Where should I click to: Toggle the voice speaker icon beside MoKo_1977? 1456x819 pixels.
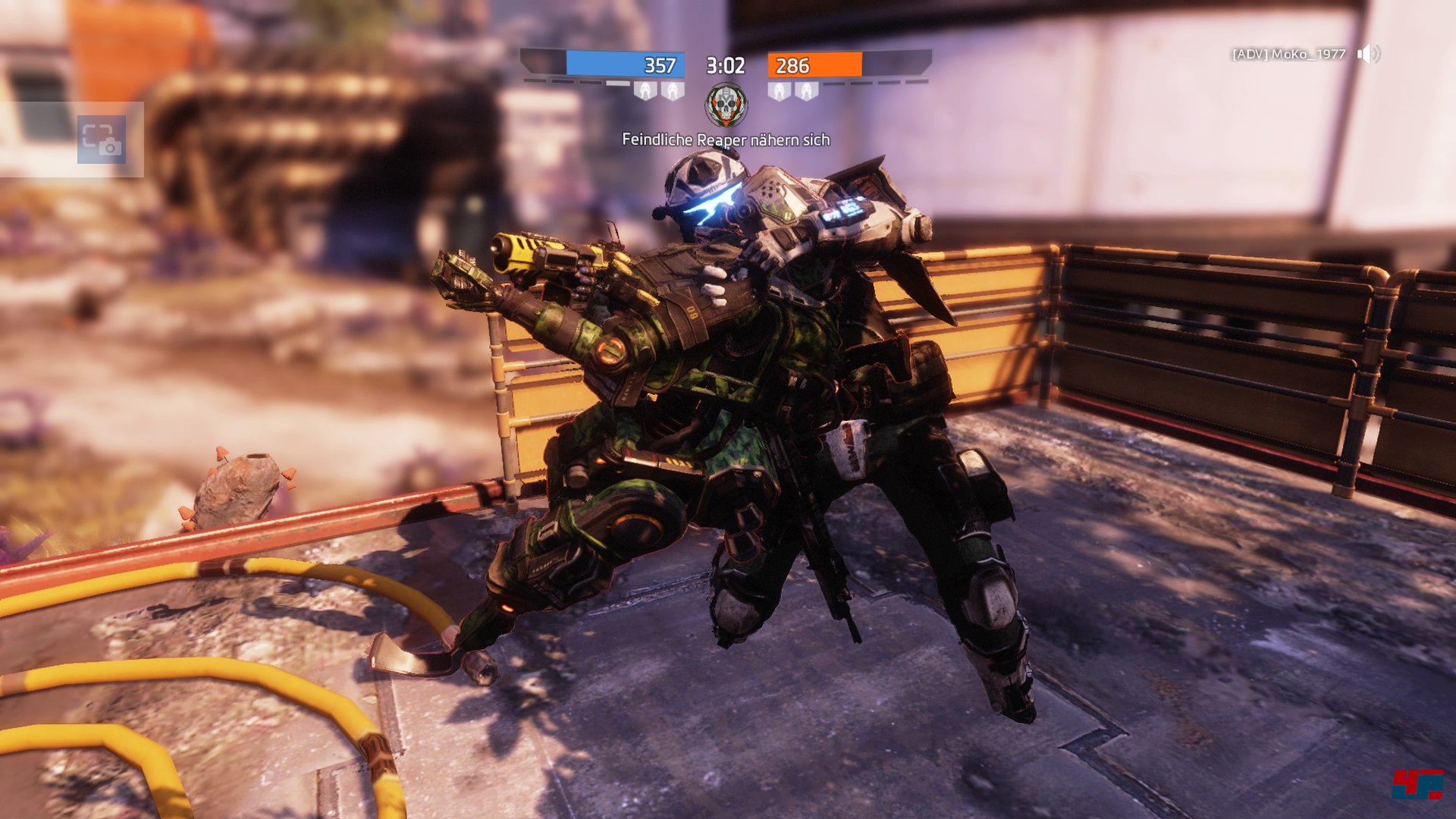pyautogui.click(x=1368, y=54)
